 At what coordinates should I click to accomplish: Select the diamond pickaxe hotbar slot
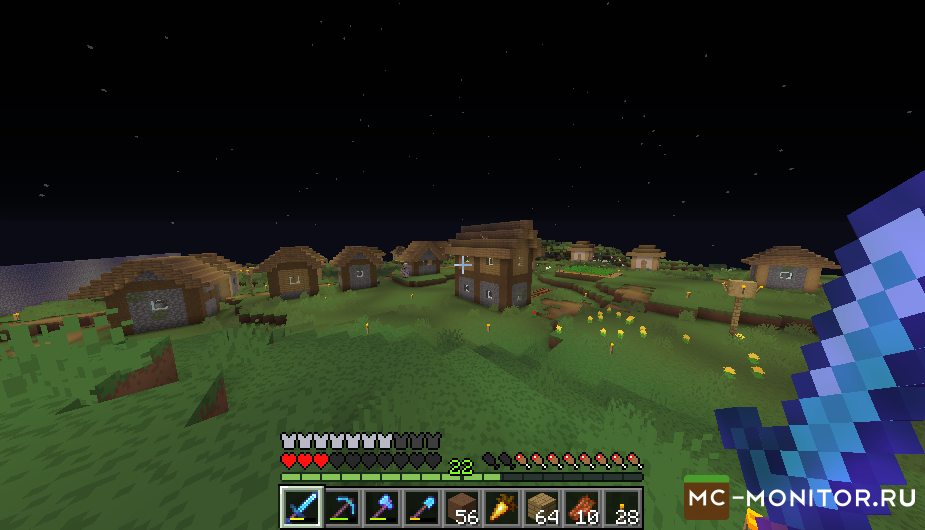[x=342, y=507]
